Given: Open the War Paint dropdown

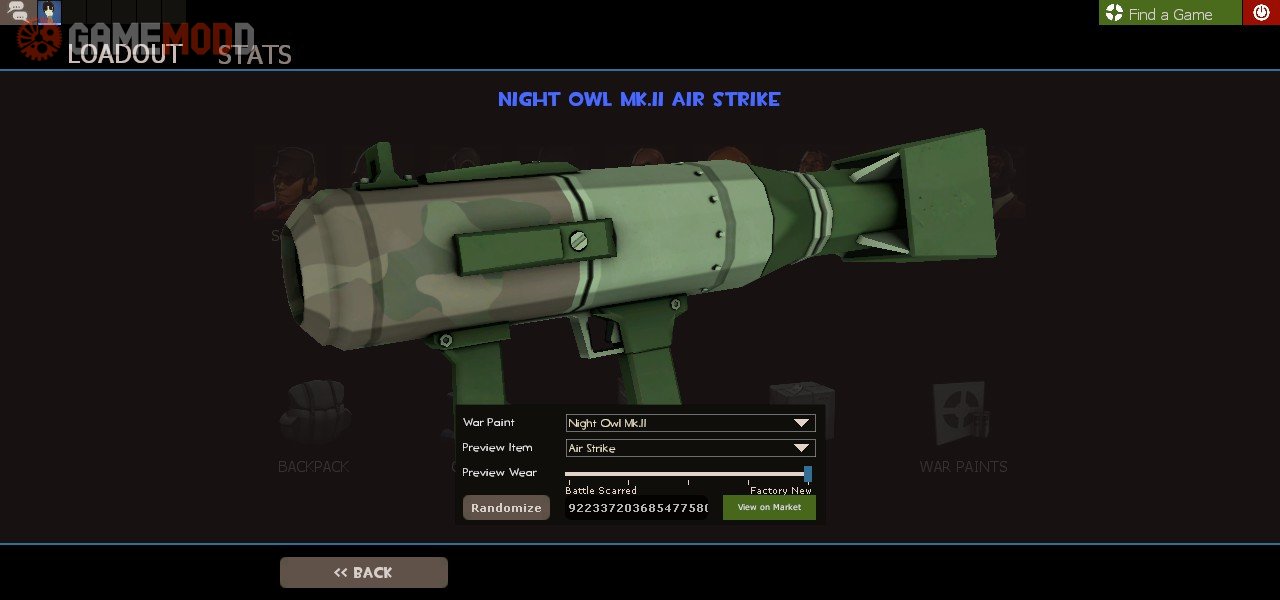Looking at the screenshot, I should (690, 423).
